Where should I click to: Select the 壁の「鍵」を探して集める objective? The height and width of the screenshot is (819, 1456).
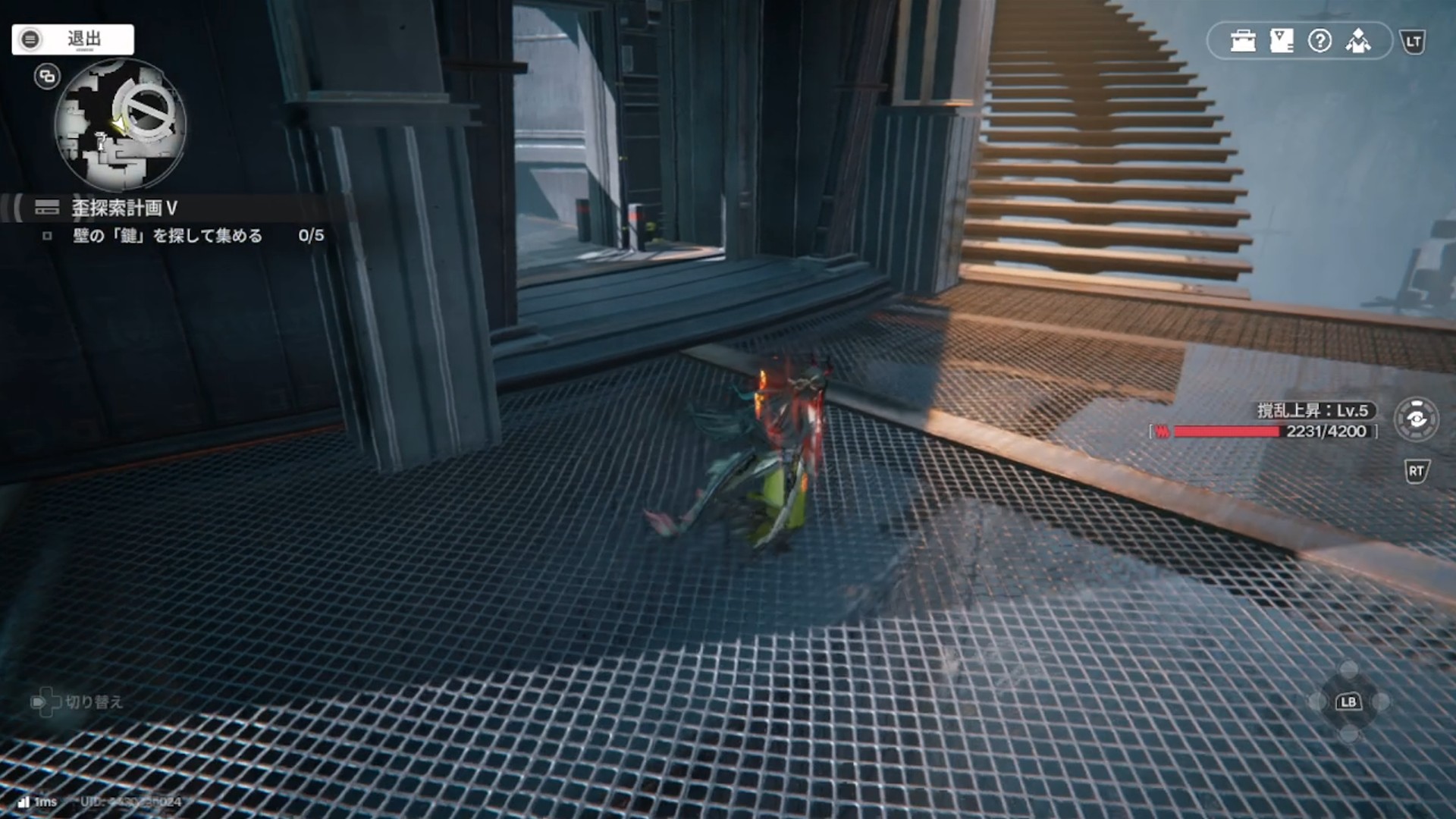[x=168, y=236]
